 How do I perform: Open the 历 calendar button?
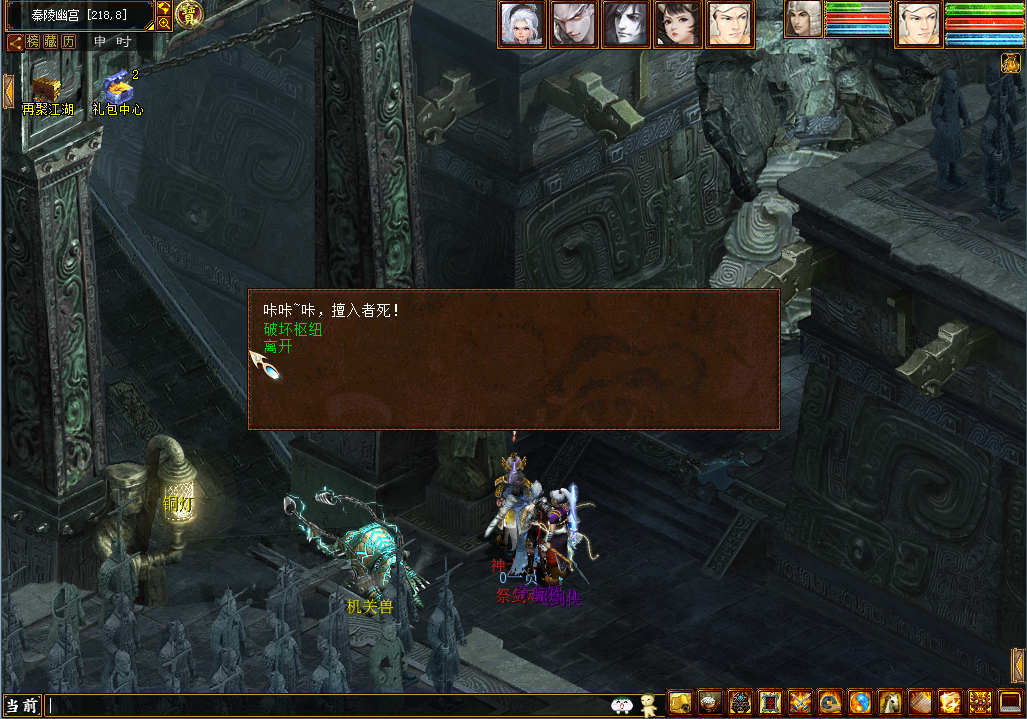(68, 42)
